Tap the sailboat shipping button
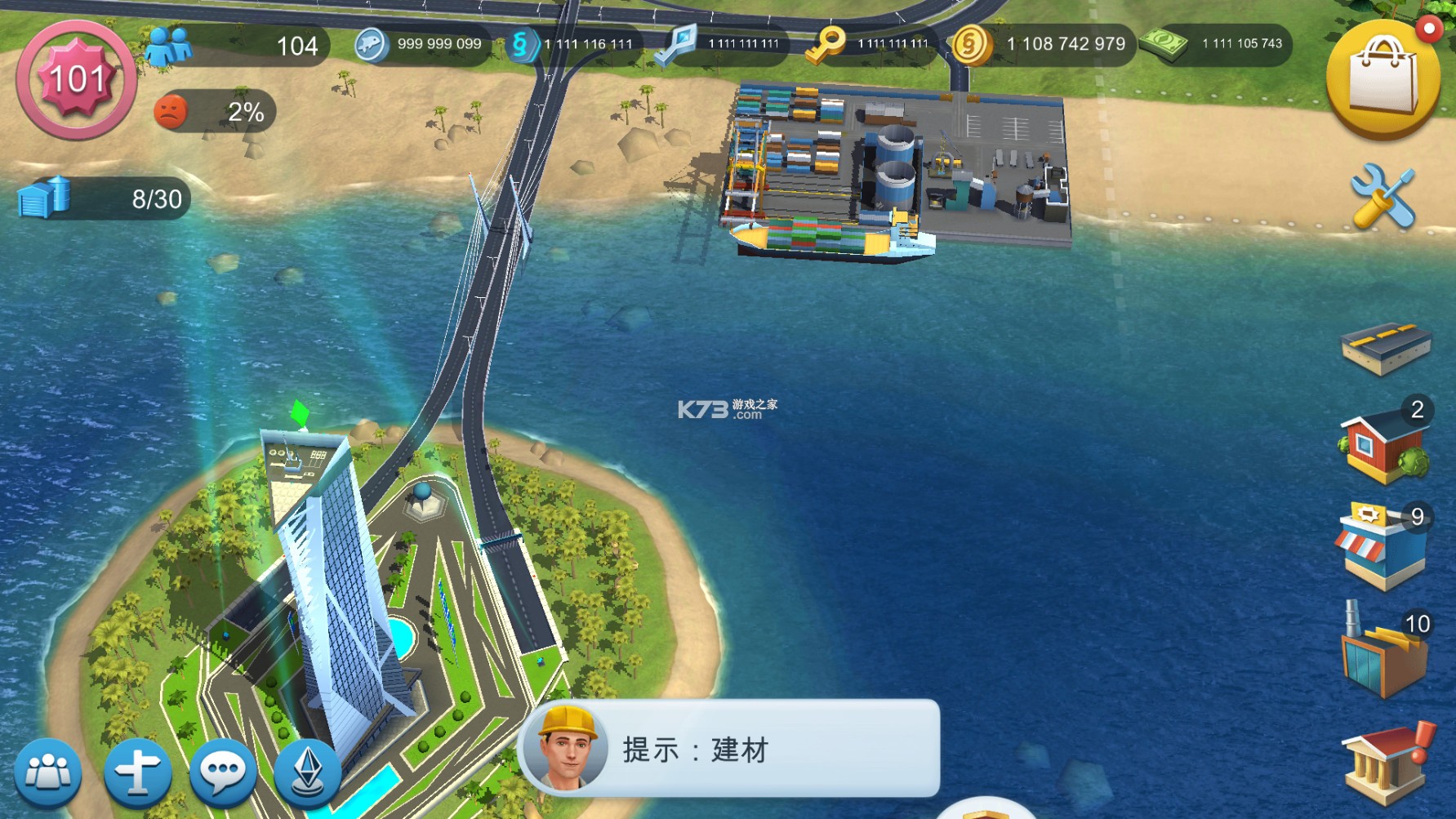This screenshot has height=819, width=1456. coord(308,772)
